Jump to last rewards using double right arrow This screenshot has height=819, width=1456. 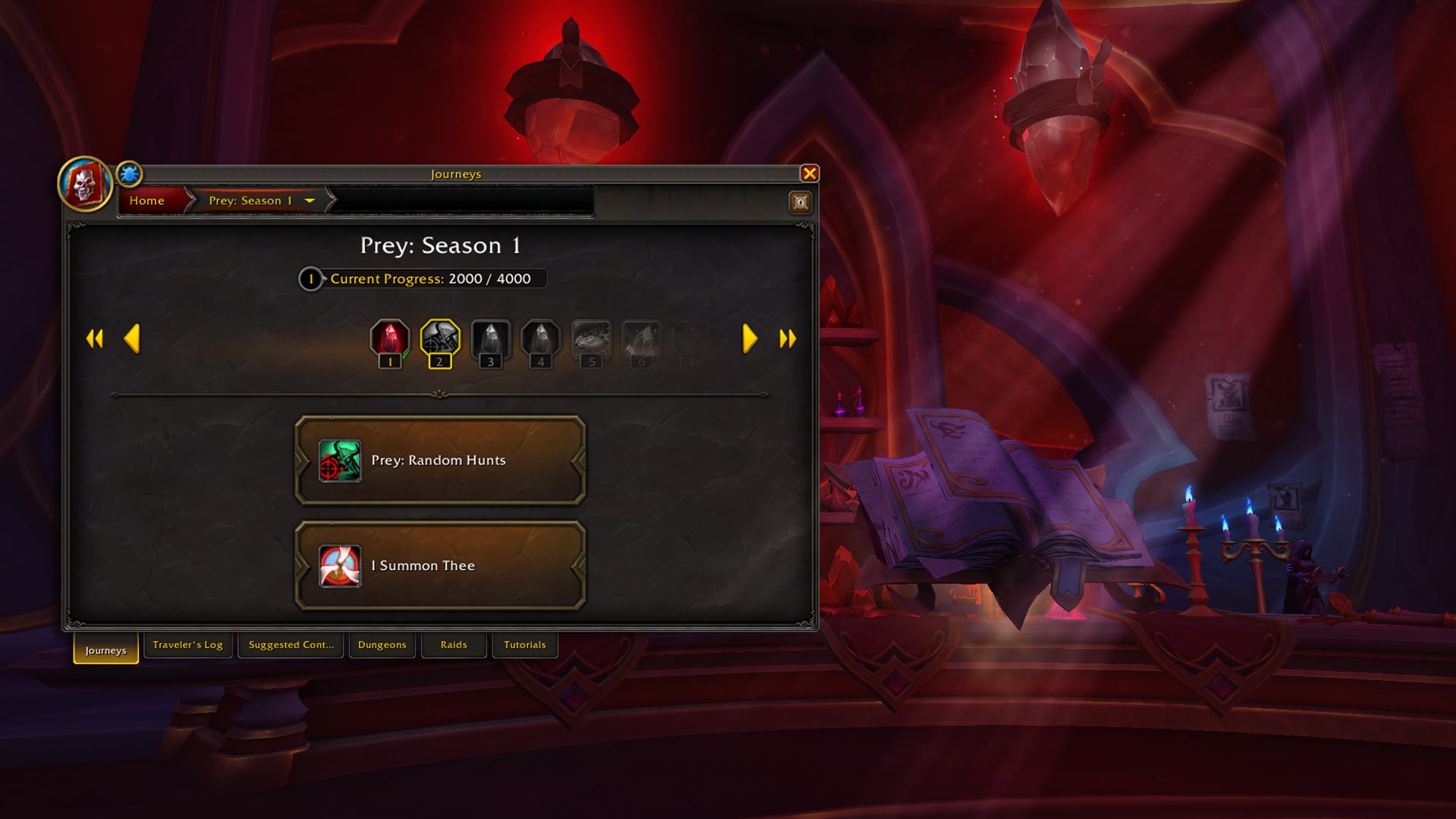click(x=787, y=339)
